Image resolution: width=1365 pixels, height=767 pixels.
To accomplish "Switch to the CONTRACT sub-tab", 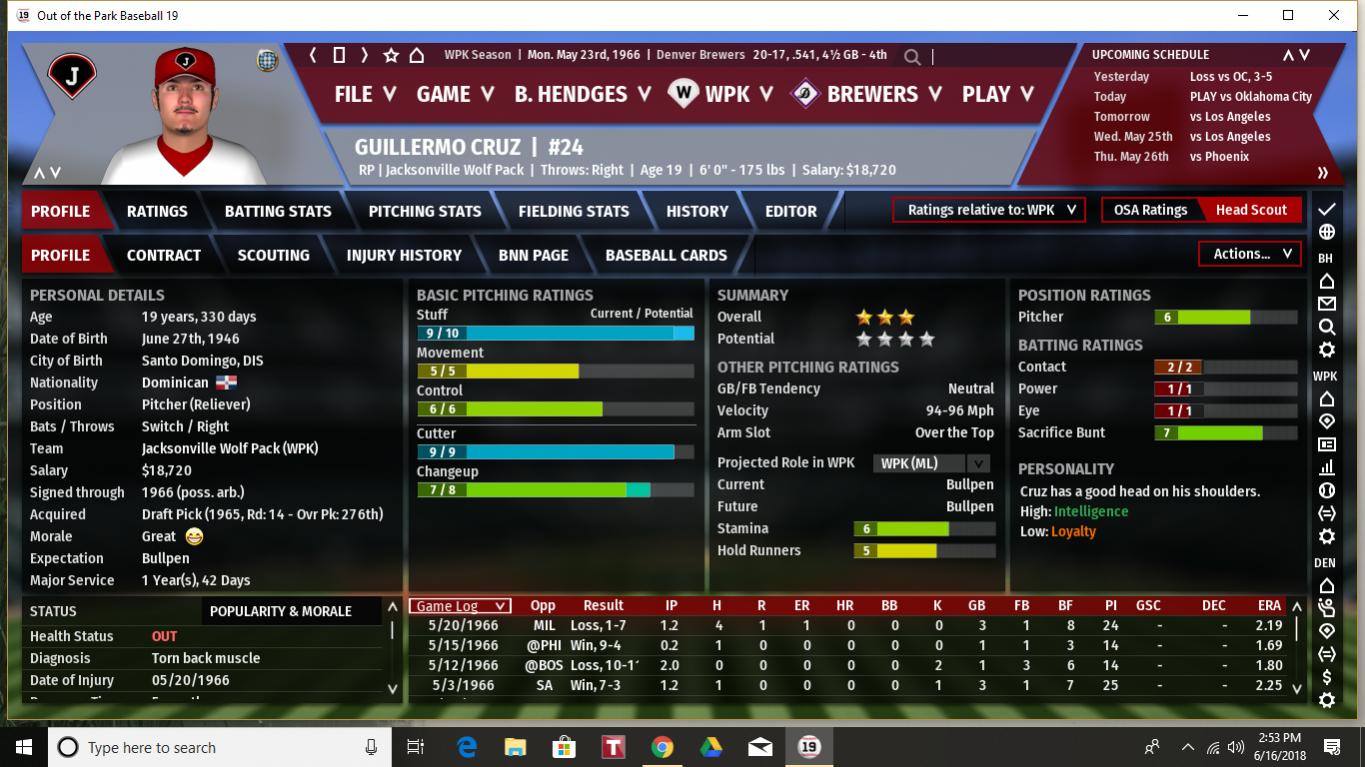I will tap(164, 255).
